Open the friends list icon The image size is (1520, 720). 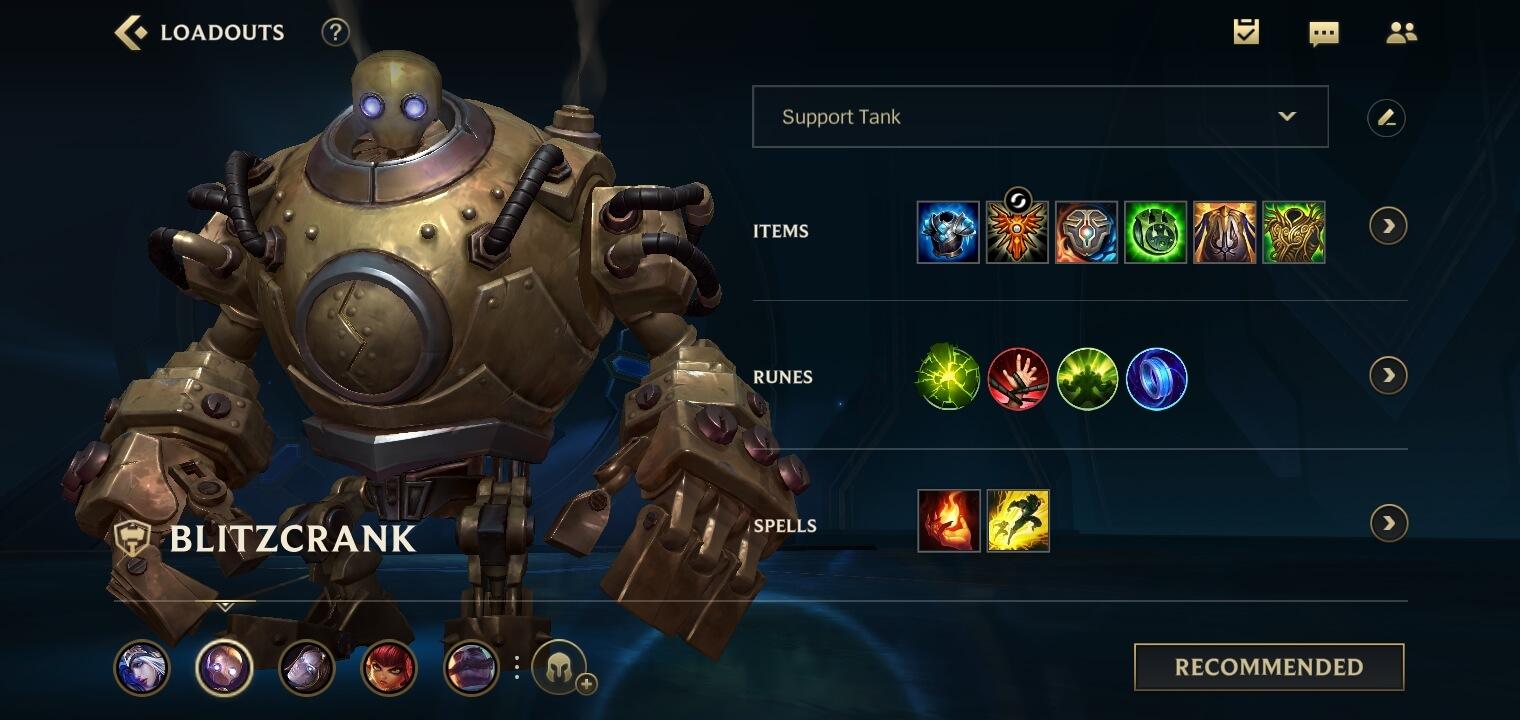[x=1401, y=33]
